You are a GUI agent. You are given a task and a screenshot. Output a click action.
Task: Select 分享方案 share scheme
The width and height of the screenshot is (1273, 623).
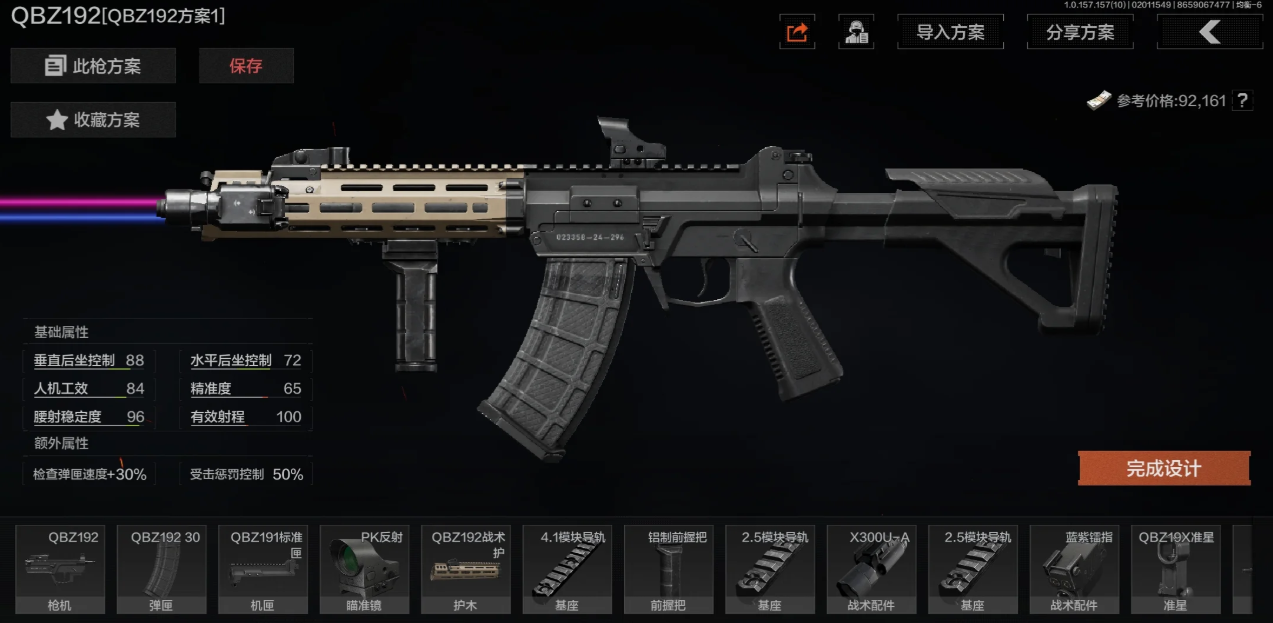(x=1080, y=32)
